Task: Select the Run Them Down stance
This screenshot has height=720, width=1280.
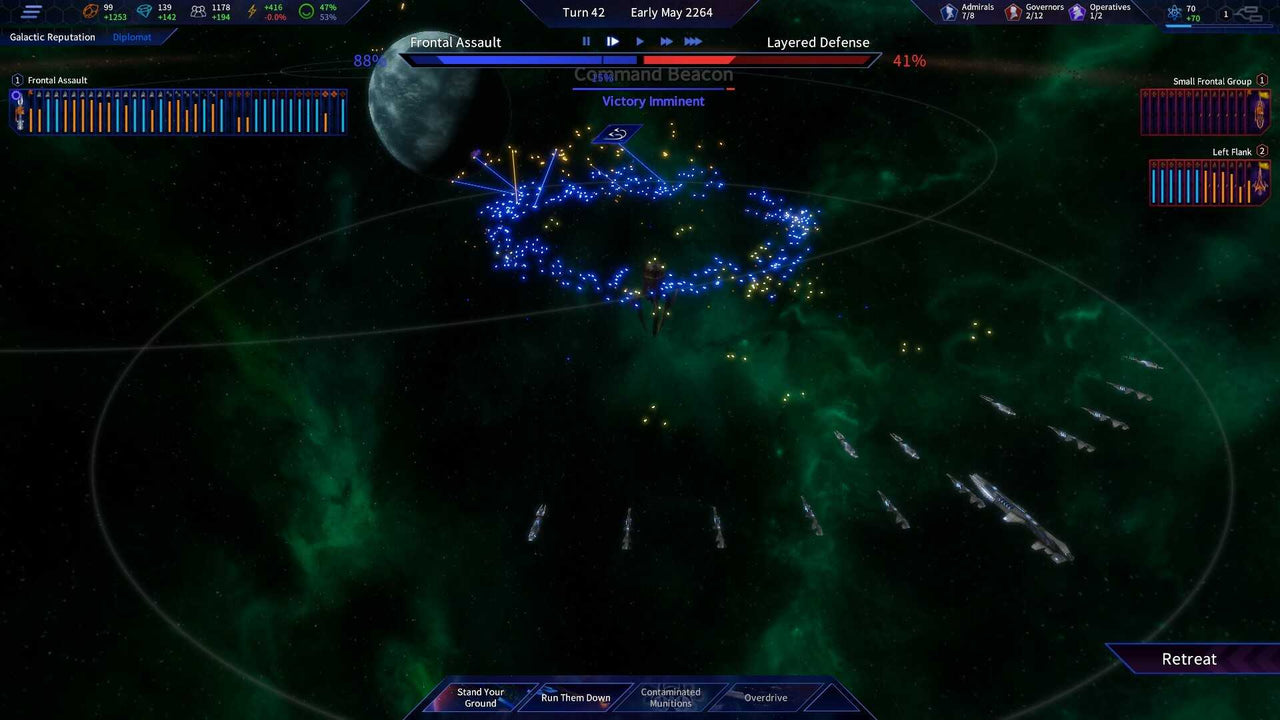Action: coord(576,697)
